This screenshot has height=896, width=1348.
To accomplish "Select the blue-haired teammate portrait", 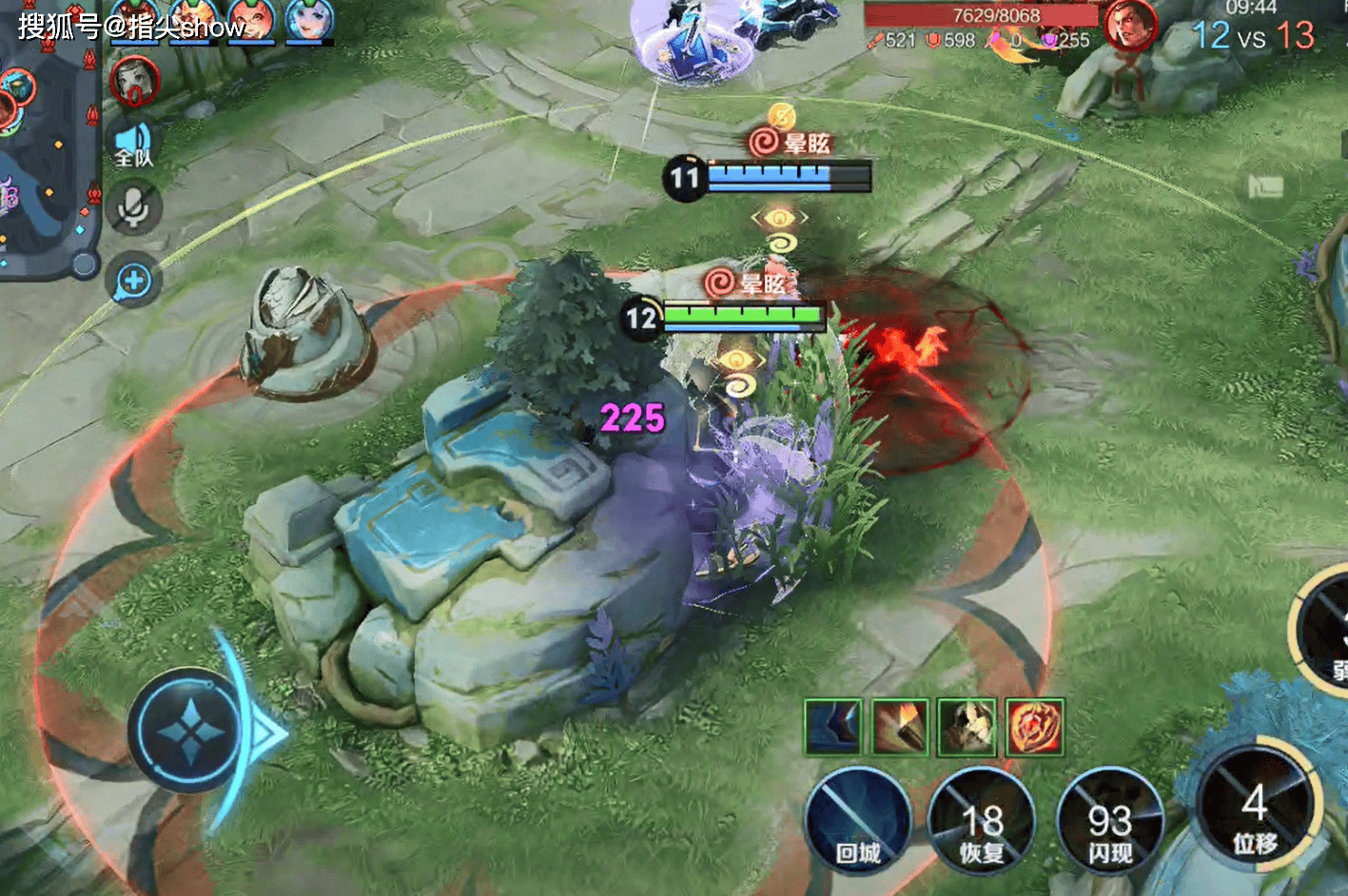I will coord(309,21).
